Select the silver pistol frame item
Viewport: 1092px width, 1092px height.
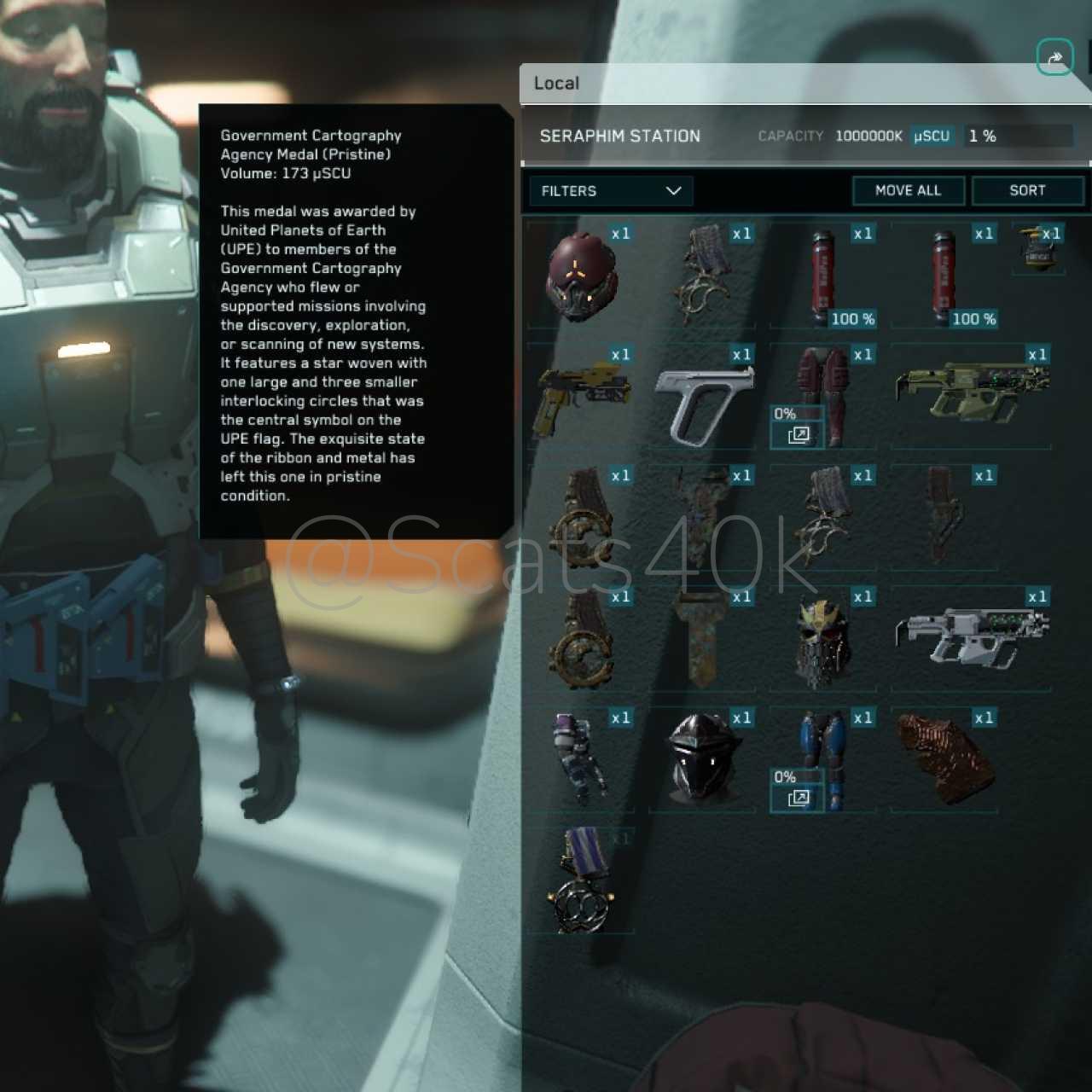pyautogui.click(x=703, y=401)
